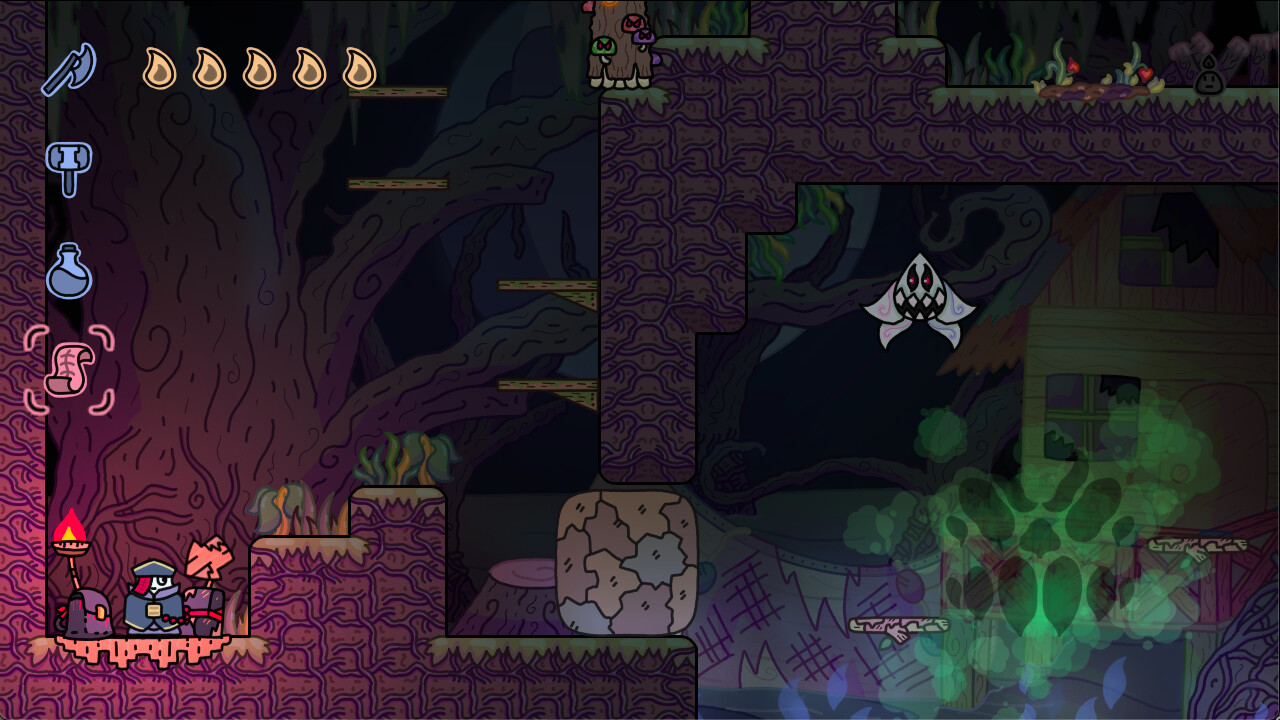The width and height of the screenshot is (1280, 720).
Task: Click the middle flame drop icon
Action: pyautogui.click(x=261, y=70)
